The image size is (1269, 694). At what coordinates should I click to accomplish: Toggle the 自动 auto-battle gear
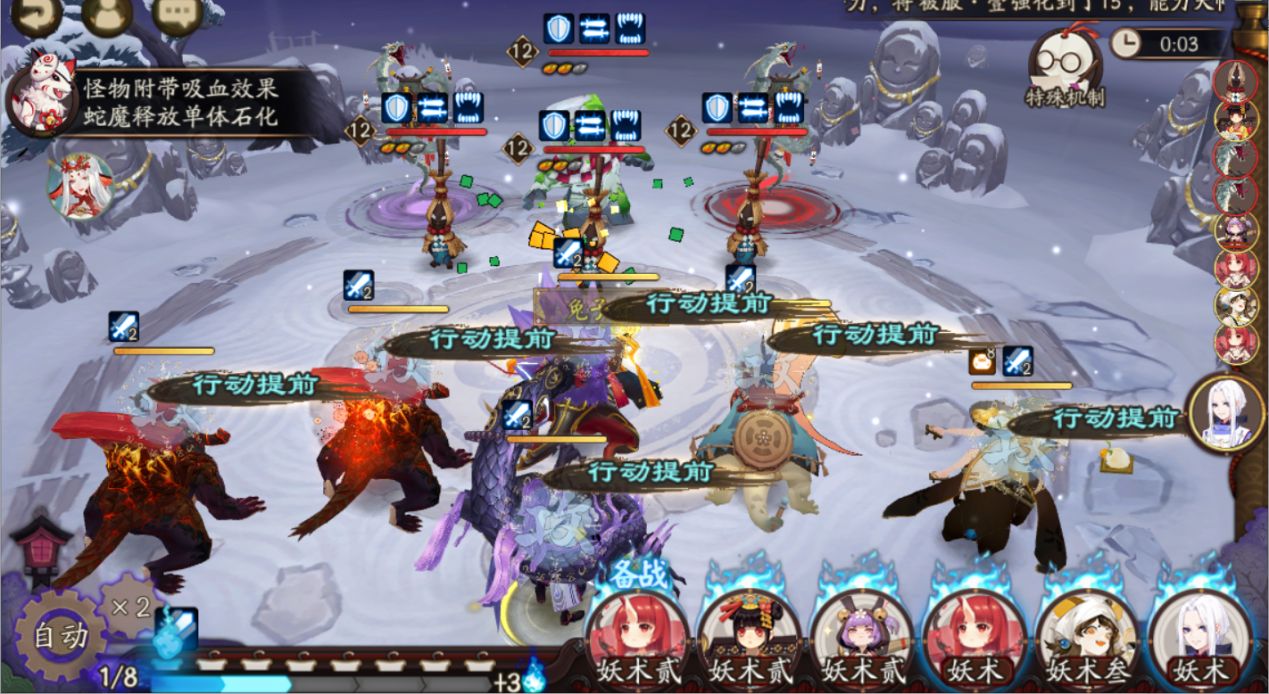[x=62, y=636]
